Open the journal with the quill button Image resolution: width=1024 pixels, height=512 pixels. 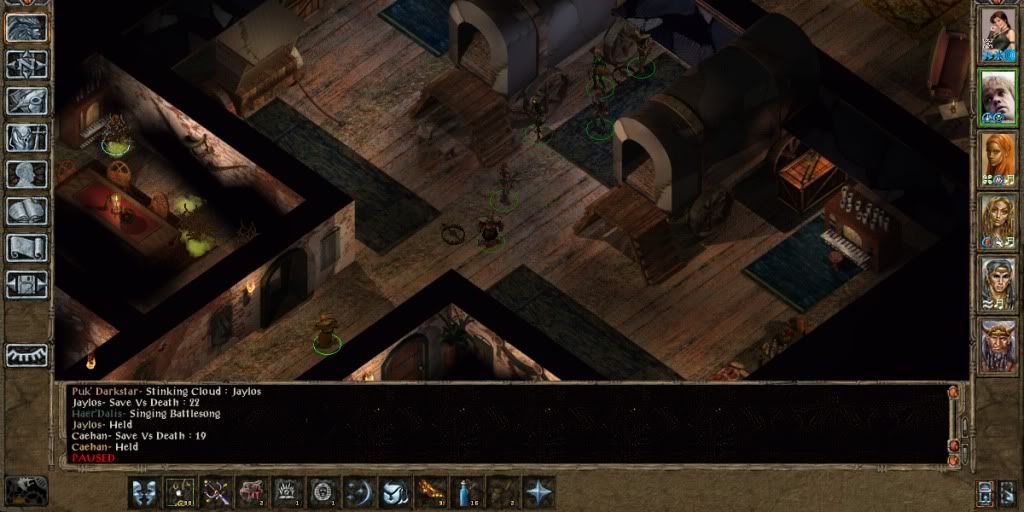coord(27,102)
